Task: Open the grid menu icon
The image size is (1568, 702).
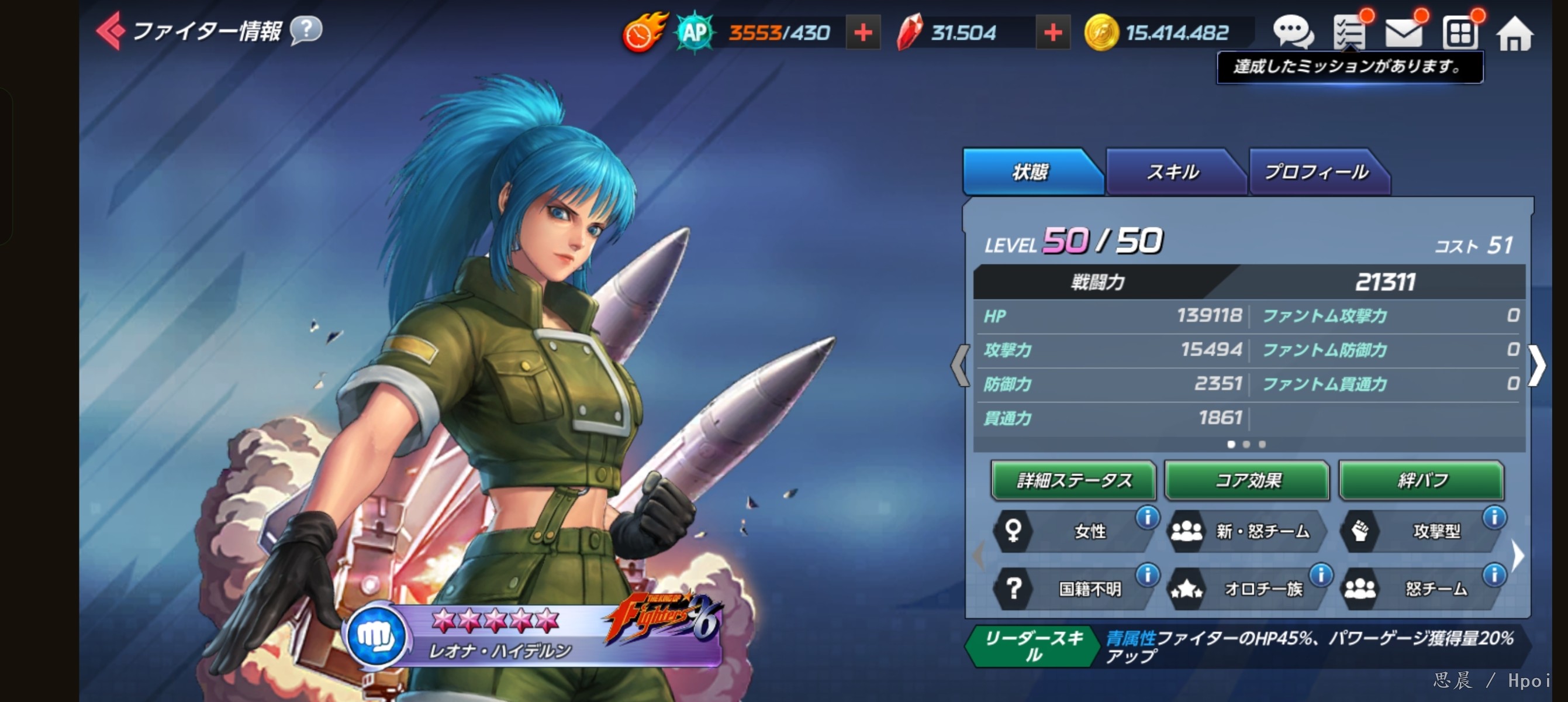Action: (x=1460, y=33)
